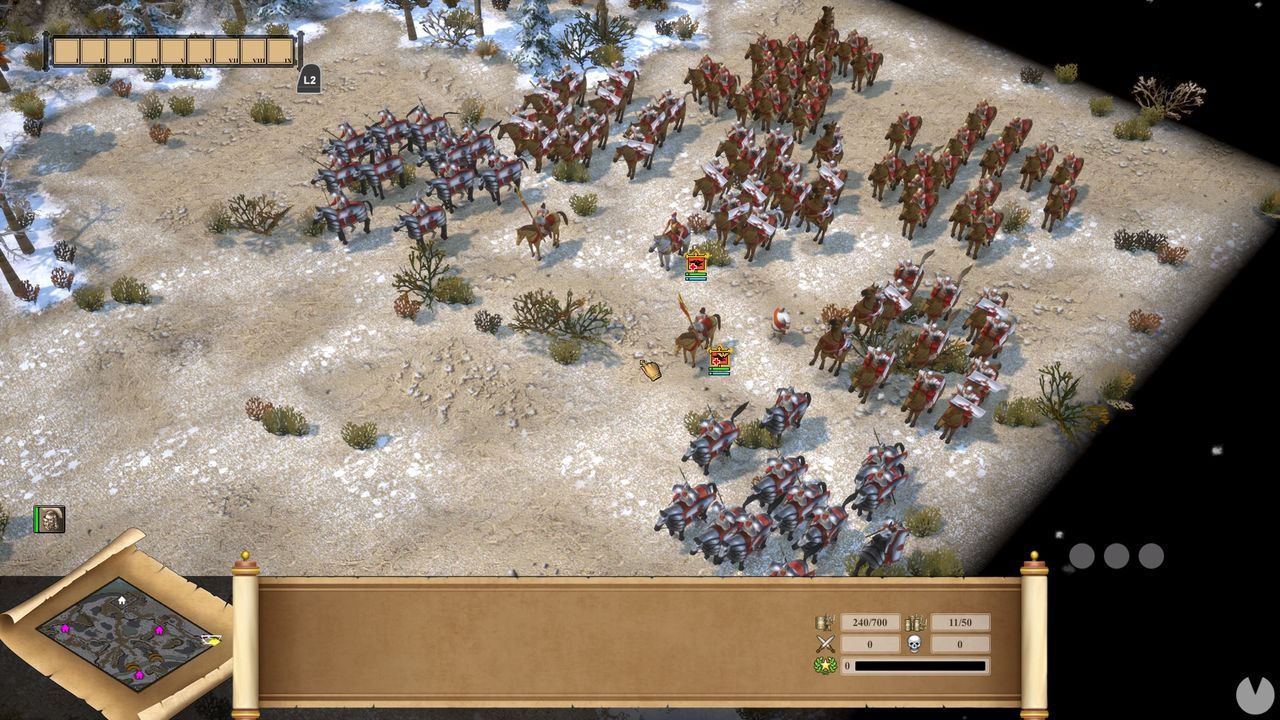Click the white home marker on the minimap
Screen dimensions: 1280x720
tap(121, 600)
